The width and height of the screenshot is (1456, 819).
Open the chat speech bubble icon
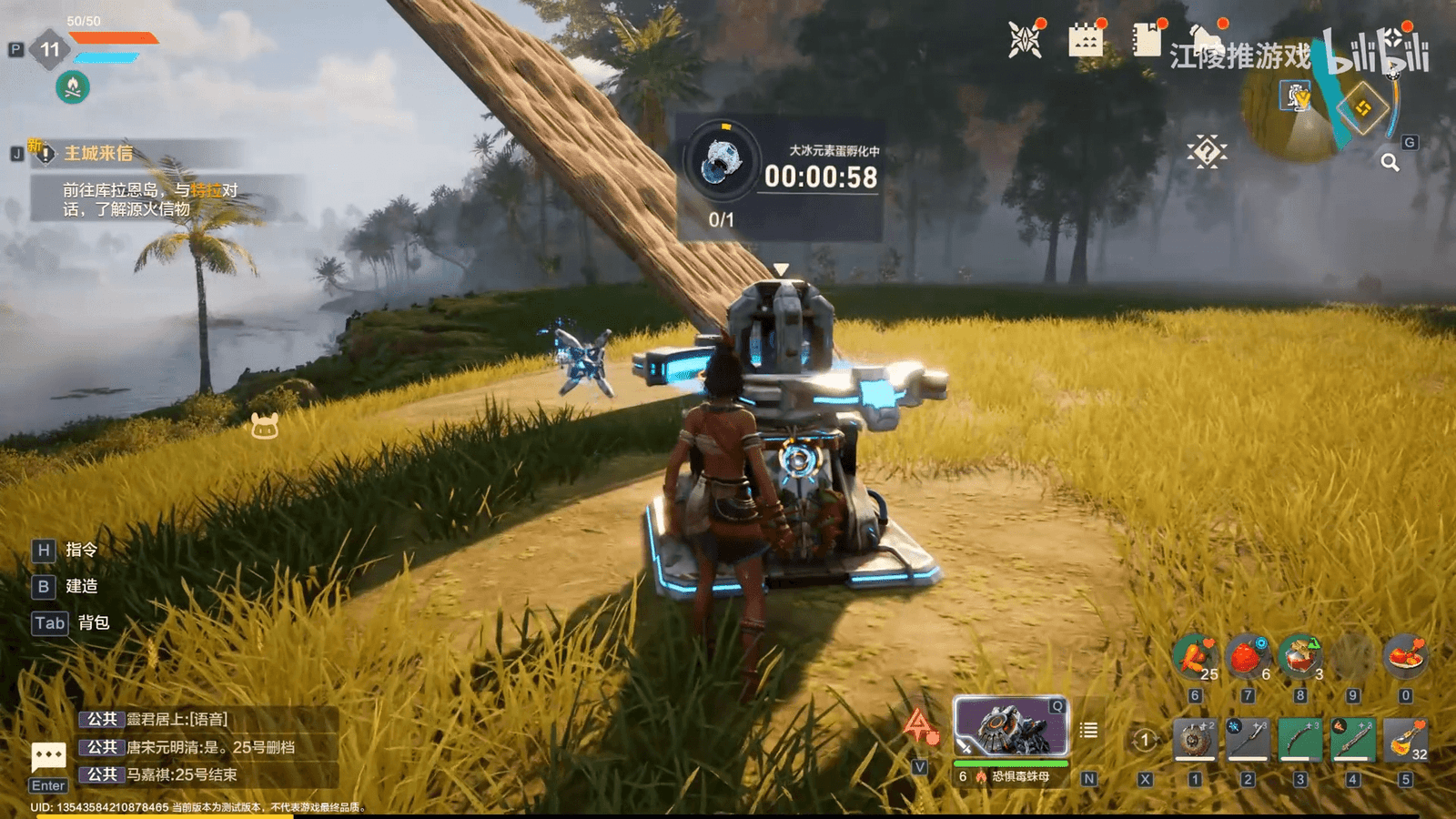(x=48, y=756)
